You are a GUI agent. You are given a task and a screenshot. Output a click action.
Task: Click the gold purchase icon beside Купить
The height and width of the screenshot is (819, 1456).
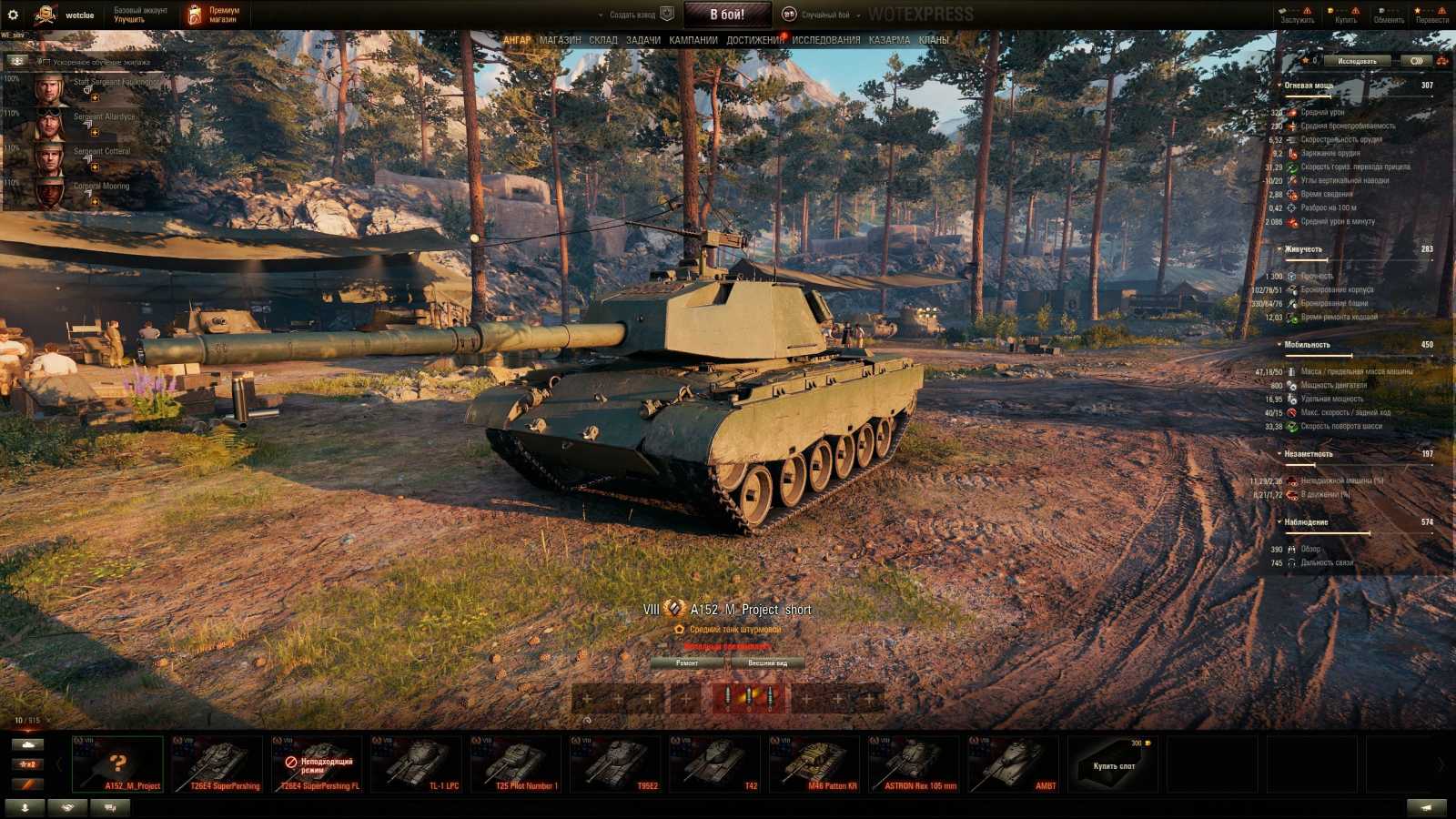click(1330, 10)
